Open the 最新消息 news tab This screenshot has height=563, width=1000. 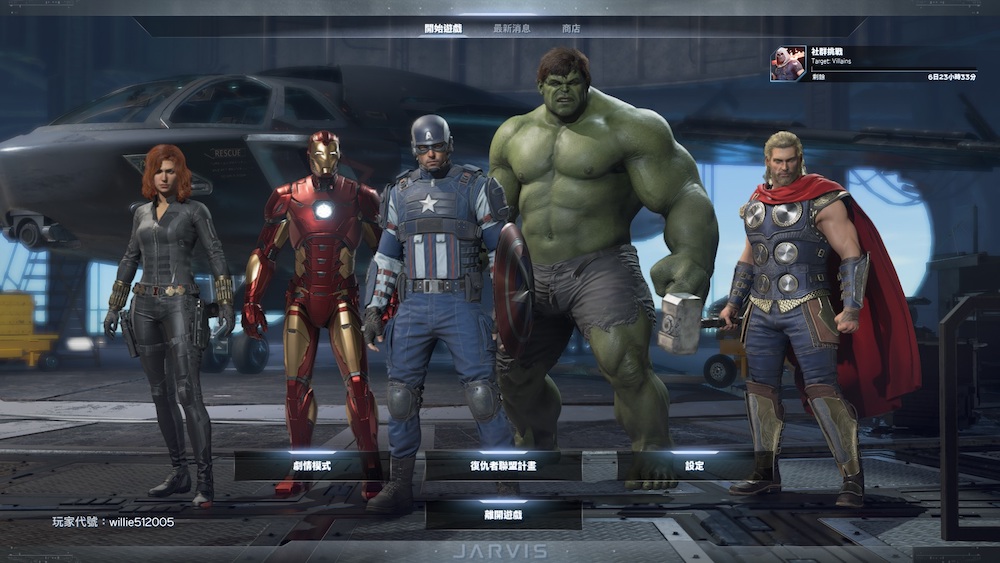coord(512,28)
